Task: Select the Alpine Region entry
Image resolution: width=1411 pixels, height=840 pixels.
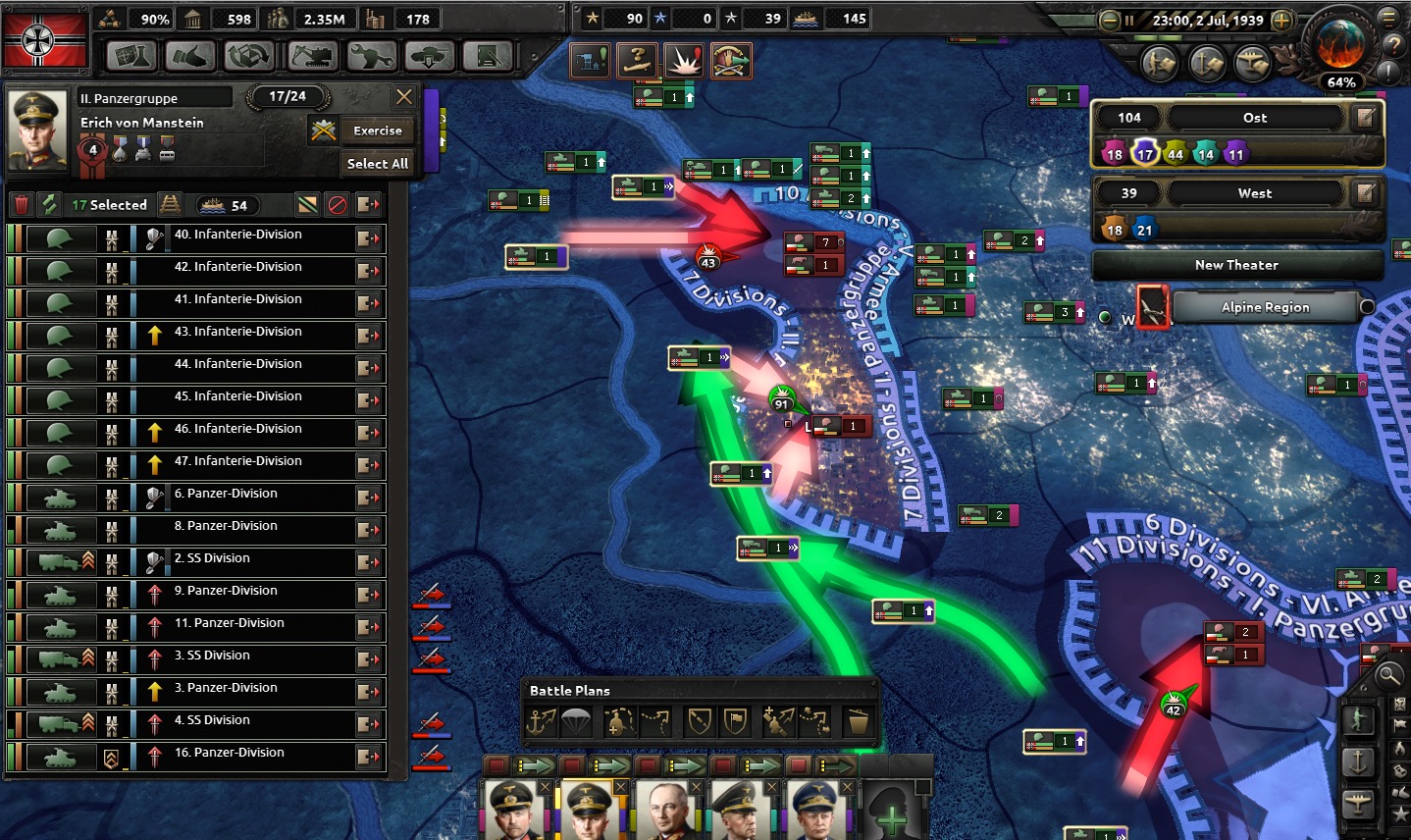Action: tap(1265, 307)
